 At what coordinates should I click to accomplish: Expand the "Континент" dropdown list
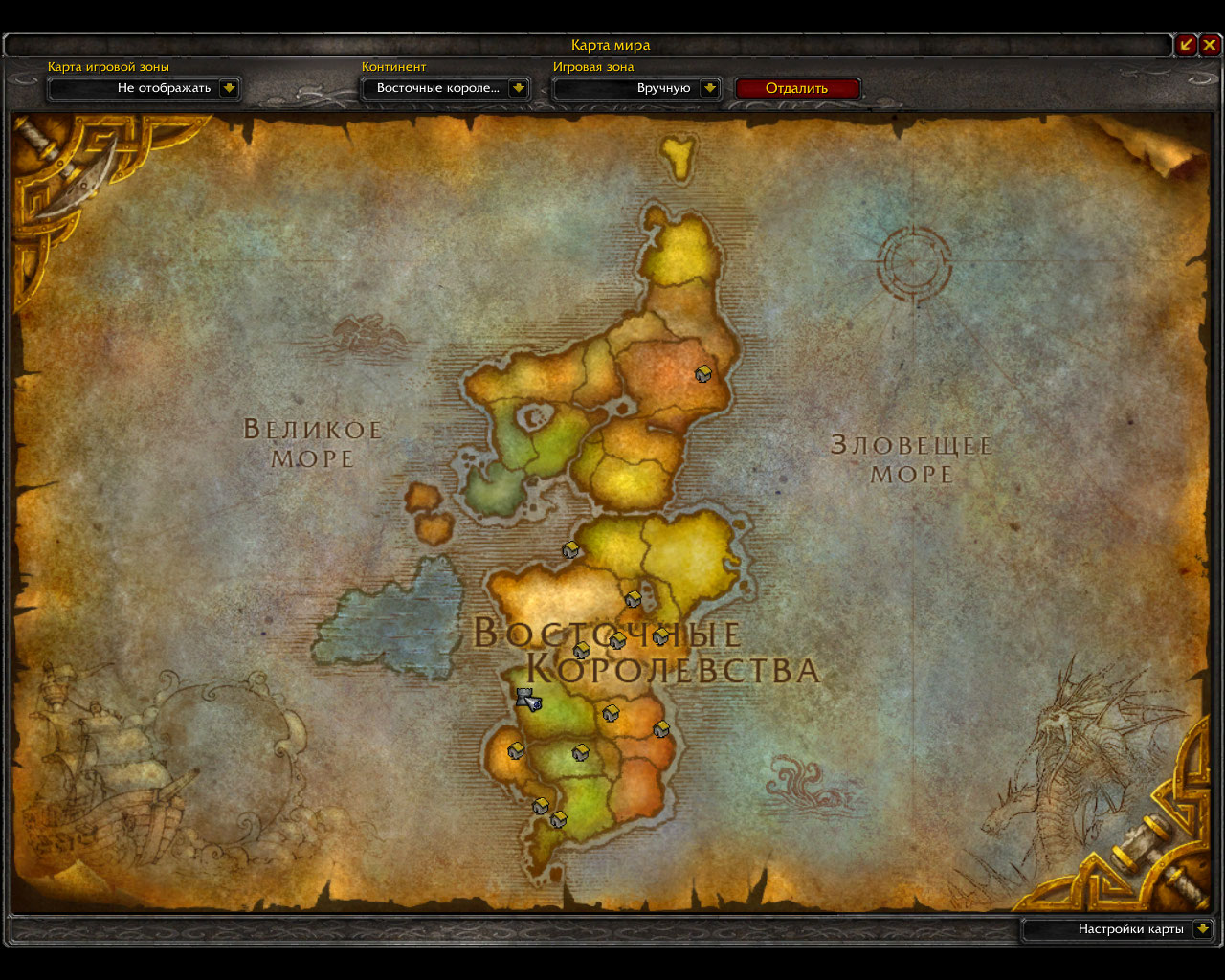pos(518,88)
